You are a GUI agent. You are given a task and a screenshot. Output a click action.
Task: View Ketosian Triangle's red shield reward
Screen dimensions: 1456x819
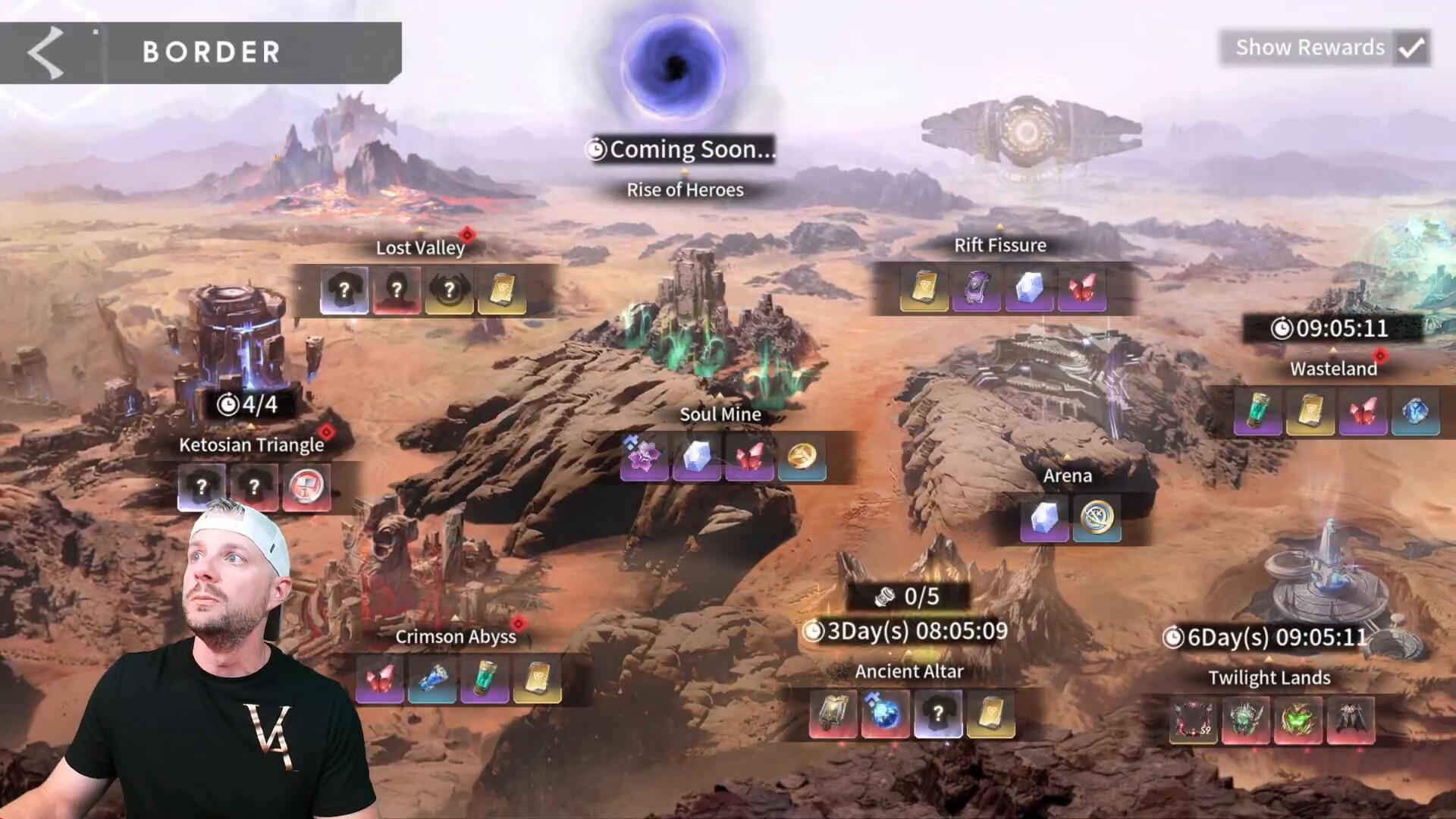point(306,486)
